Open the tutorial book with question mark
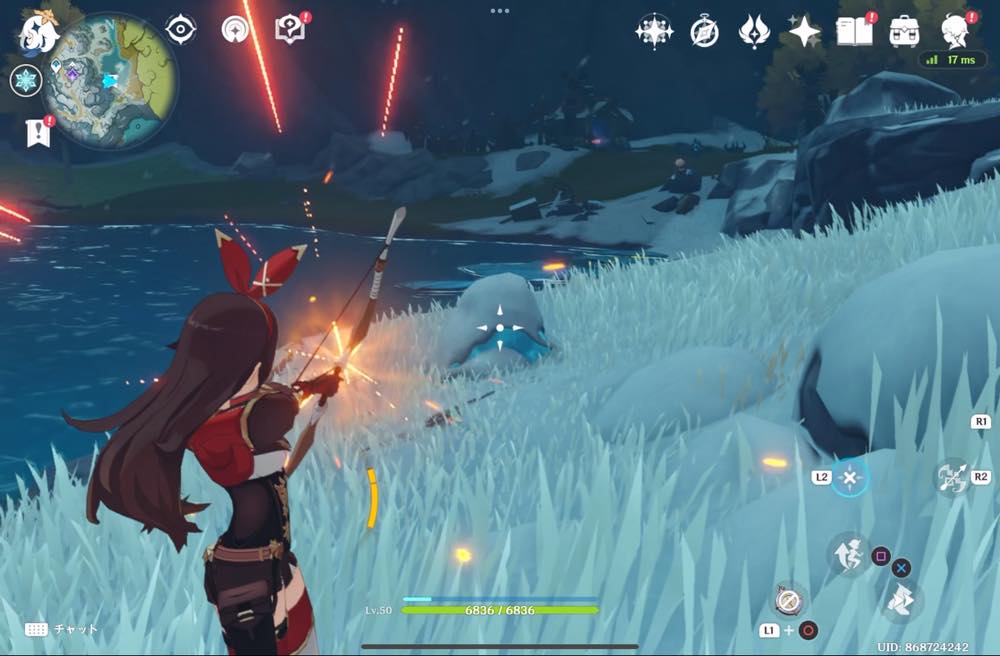This screenshot has width=1000, height=656. [290, 31]
